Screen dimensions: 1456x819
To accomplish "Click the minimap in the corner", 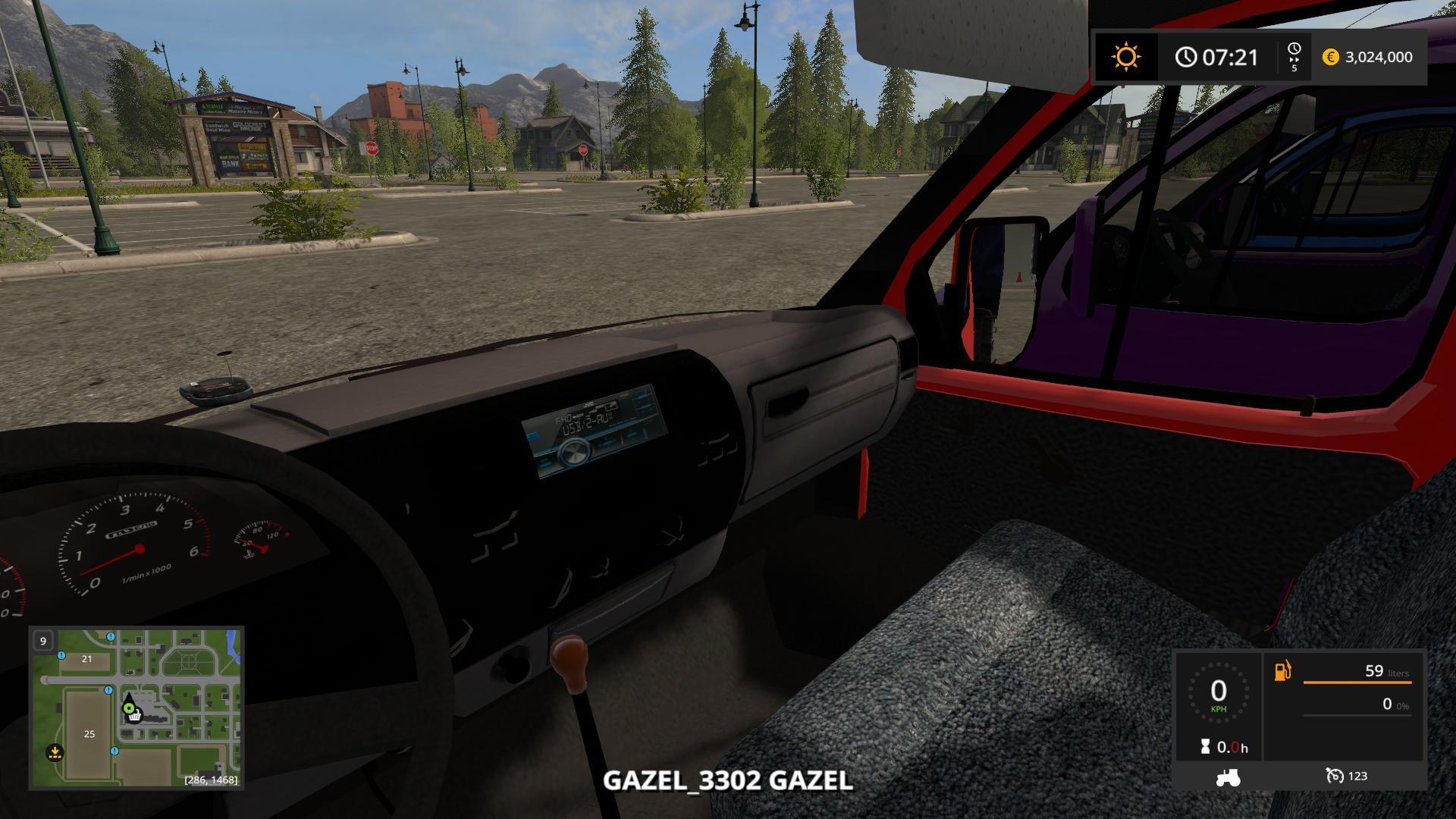I will (x=136, y=708).
